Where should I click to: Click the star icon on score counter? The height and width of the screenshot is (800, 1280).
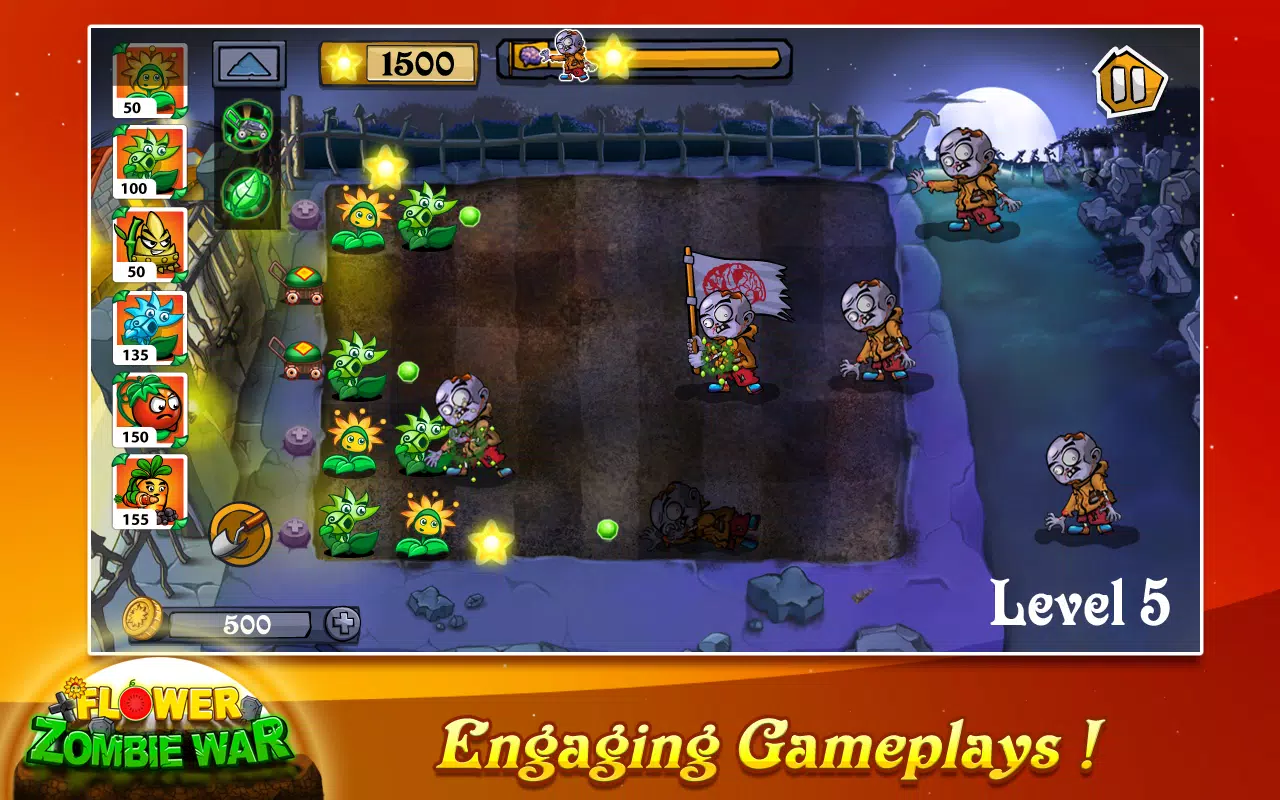pyautogui.click(x=344, y=62)
